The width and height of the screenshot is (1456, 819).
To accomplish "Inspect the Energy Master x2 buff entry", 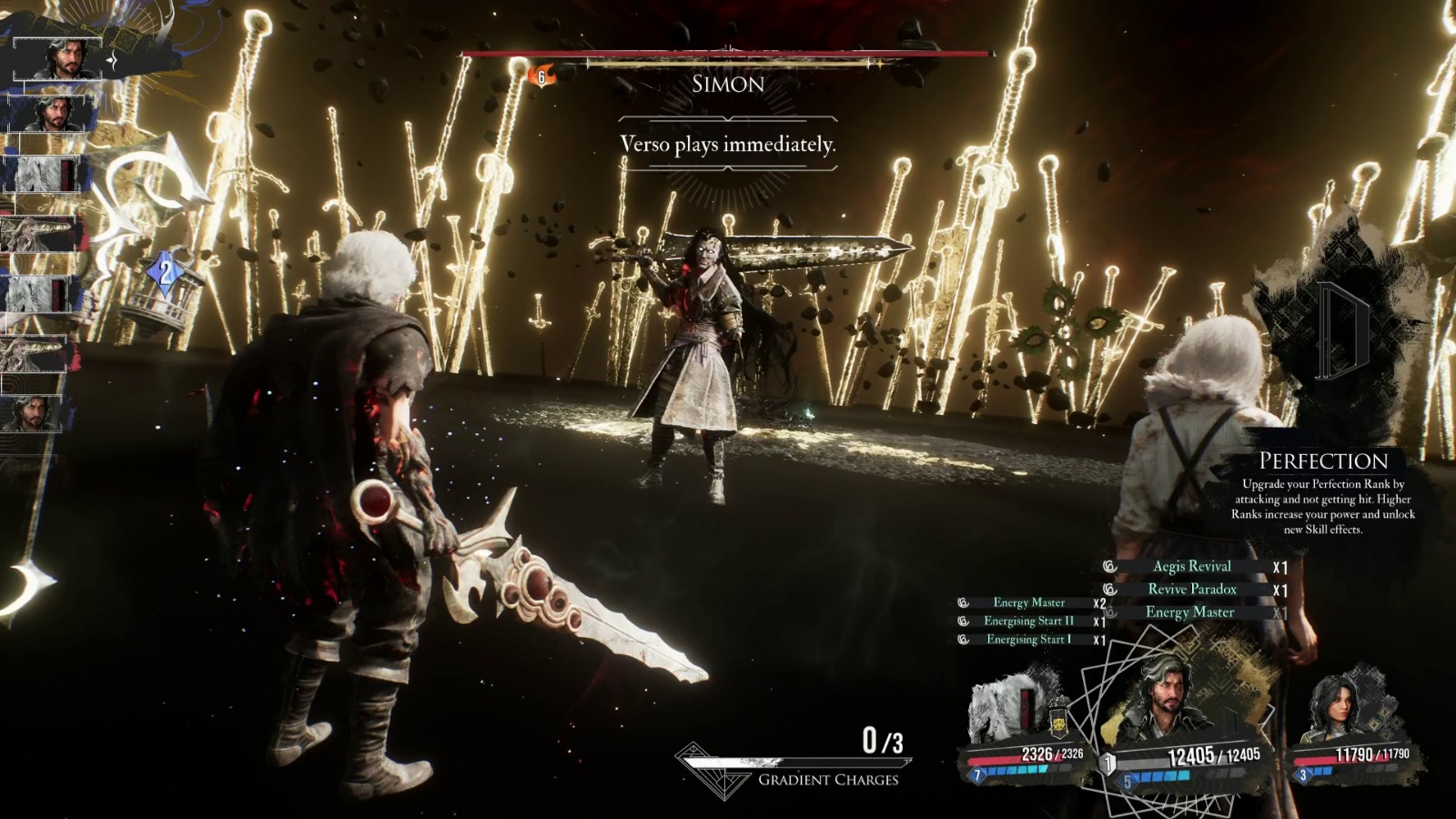I will point(1028,602).
